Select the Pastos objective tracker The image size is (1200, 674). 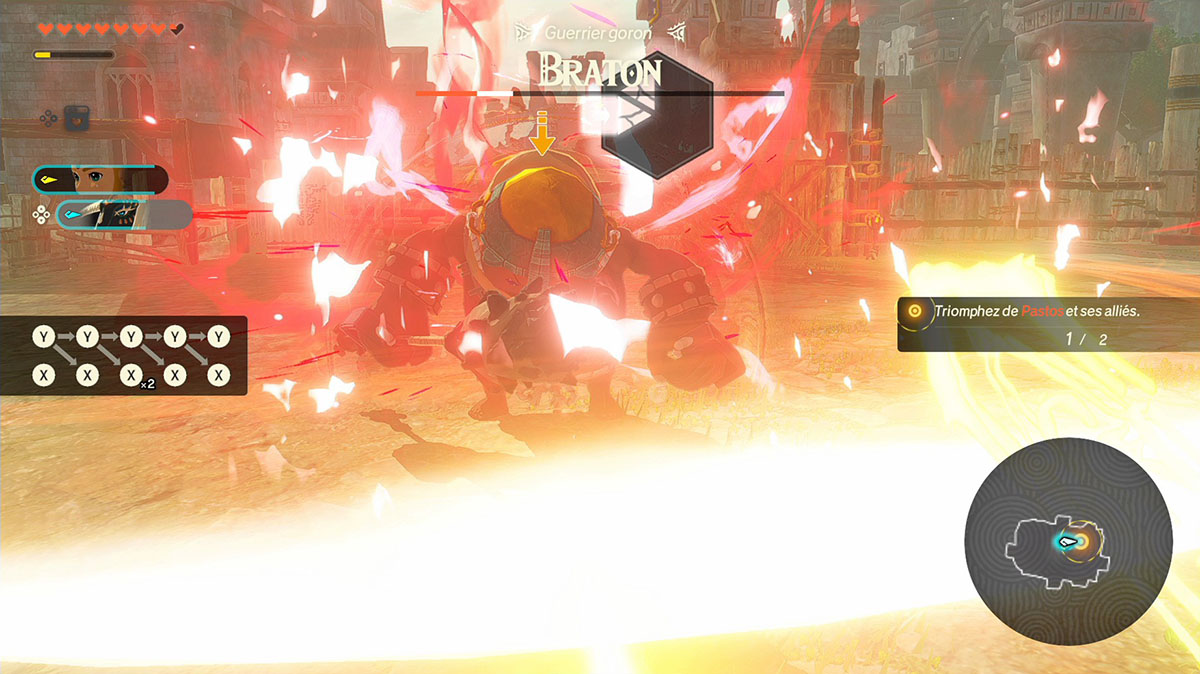pyautogui.click(x=1040, y=325)
